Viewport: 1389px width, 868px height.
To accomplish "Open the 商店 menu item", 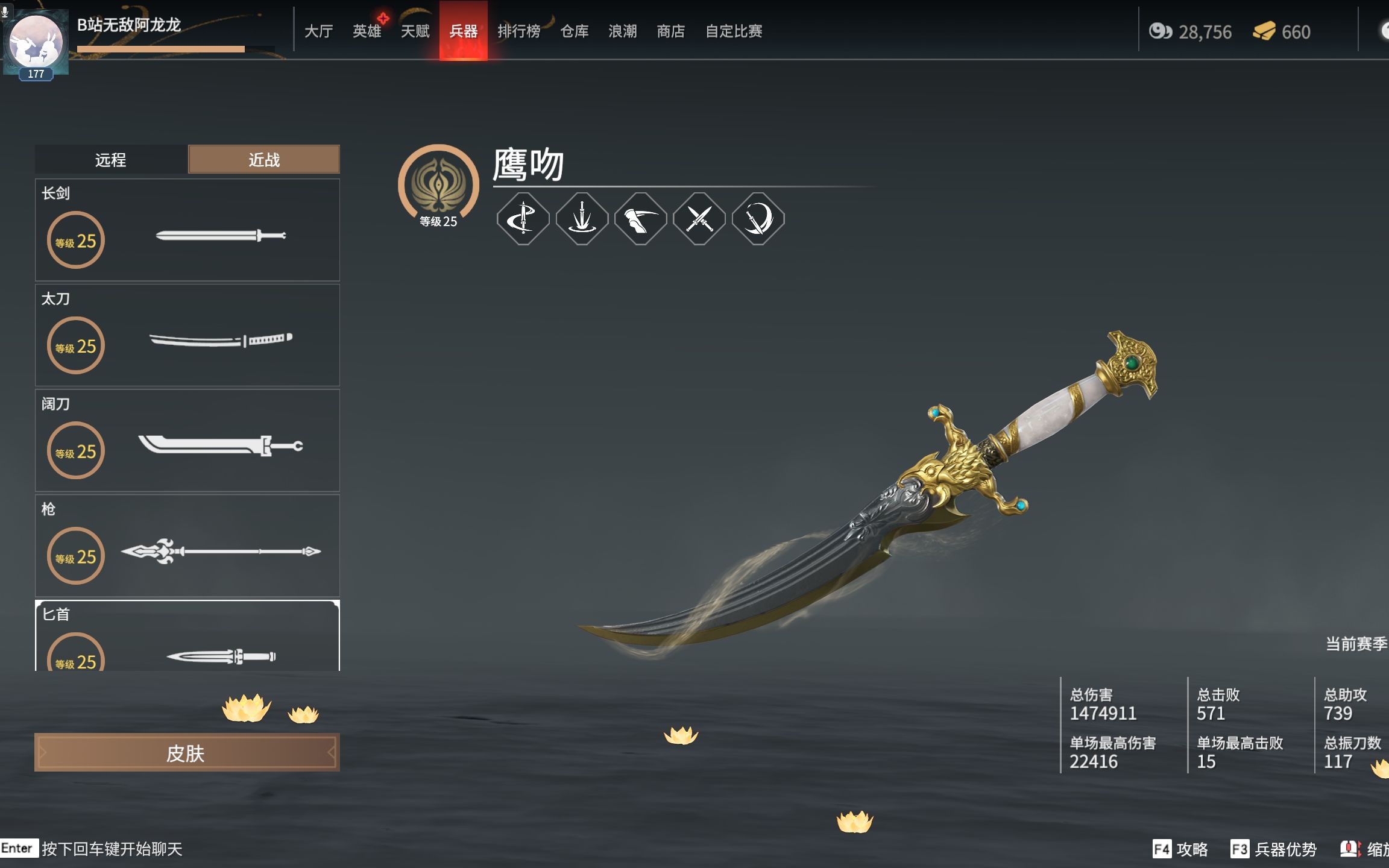I will click(671, 31).
